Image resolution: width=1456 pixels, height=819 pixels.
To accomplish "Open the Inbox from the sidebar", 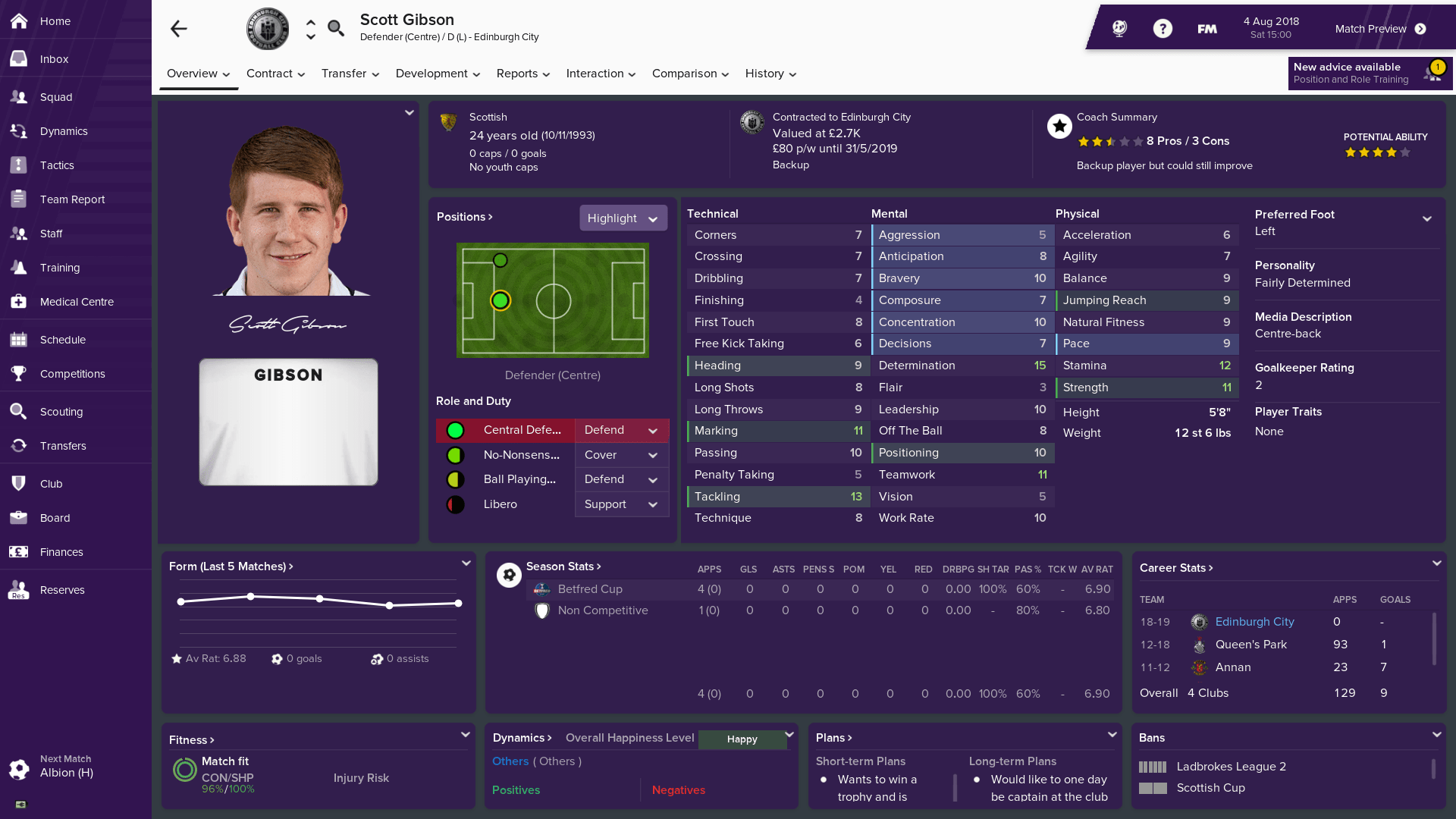I will pyautogui.click(x=54, y=59).
